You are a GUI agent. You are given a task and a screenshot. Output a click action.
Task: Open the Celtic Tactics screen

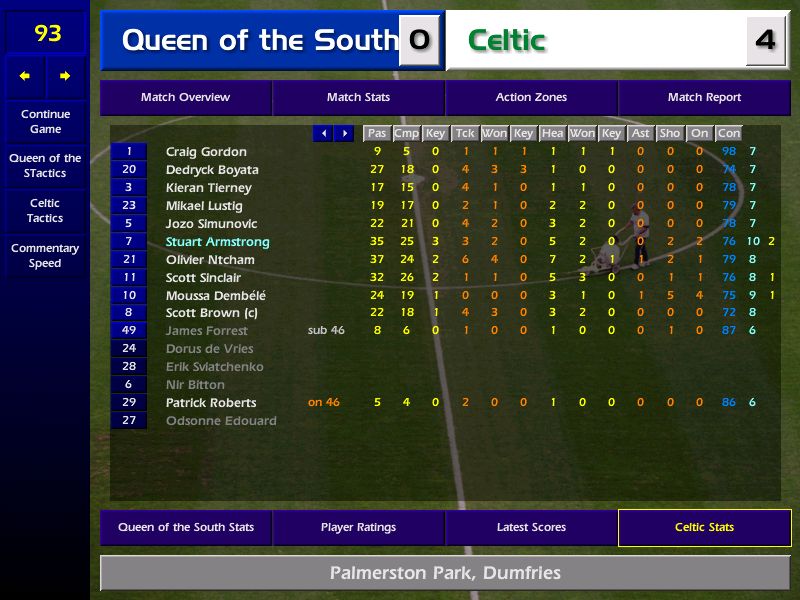[x=45, y=210]
